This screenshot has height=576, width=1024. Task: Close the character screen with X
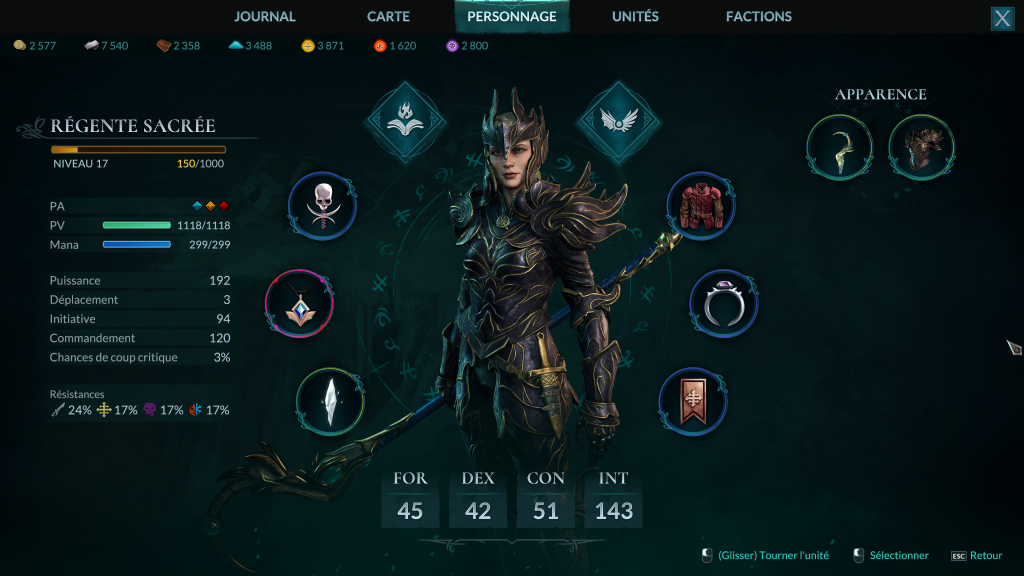coord(1002,18)
